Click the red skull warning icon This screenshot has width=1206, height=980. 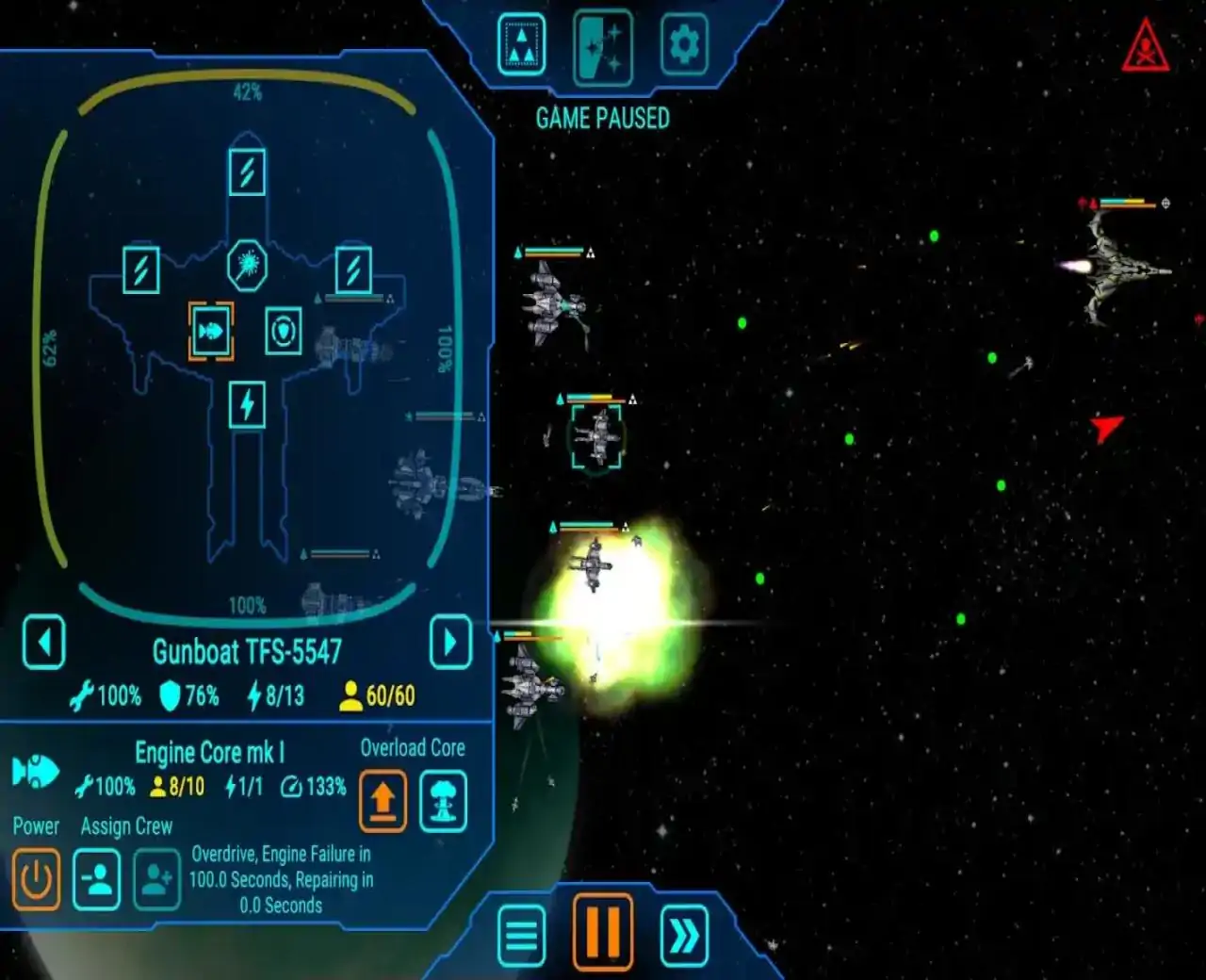click(1145, 47)
